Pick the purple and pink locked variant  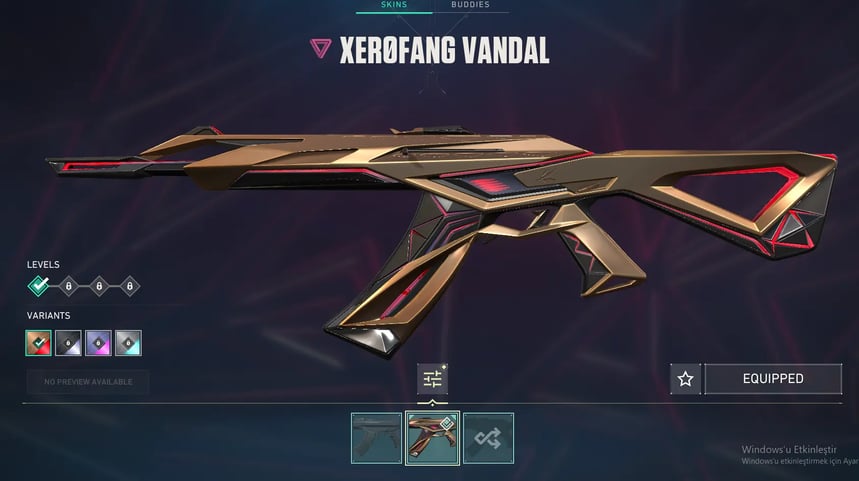[x=98, y=343]
